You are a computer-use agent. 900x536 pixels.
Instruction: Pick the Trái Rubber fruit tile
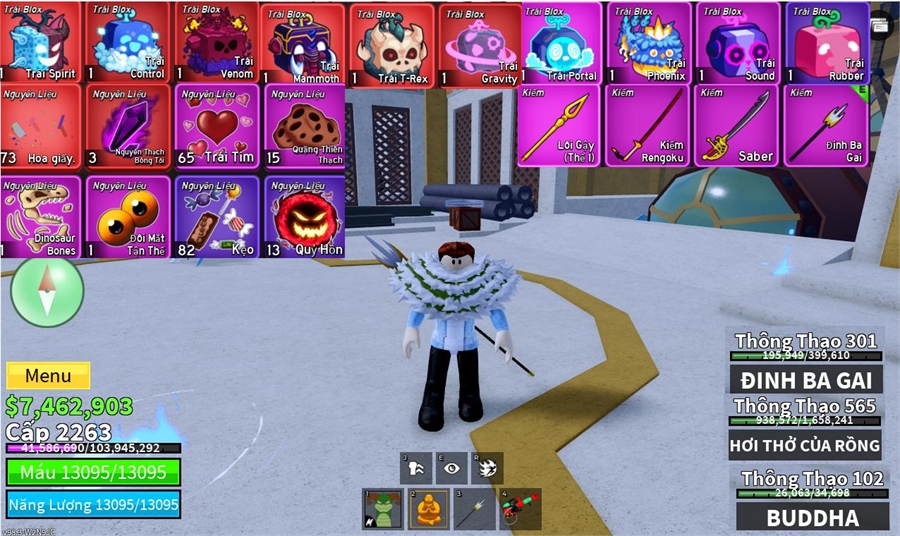pos(826,44)
